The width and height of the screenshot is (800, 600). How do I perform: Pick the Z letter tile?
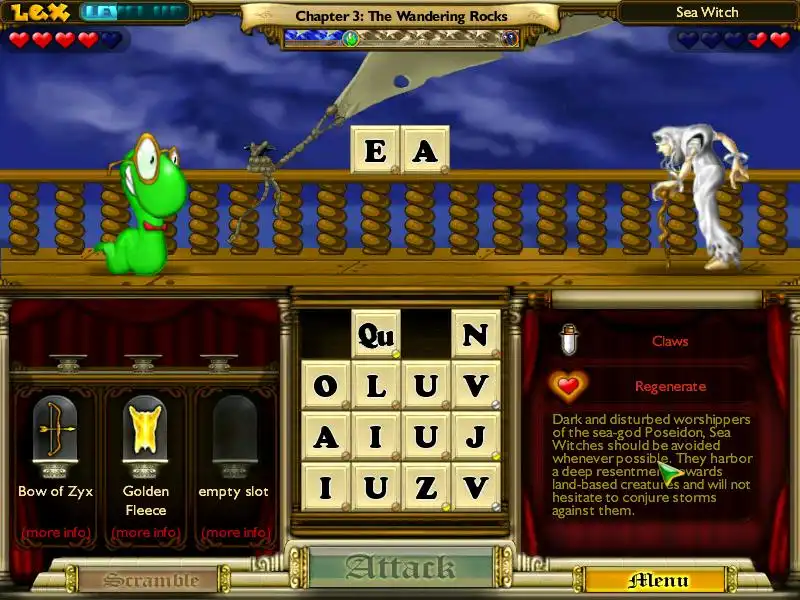(x=426, y=487)
